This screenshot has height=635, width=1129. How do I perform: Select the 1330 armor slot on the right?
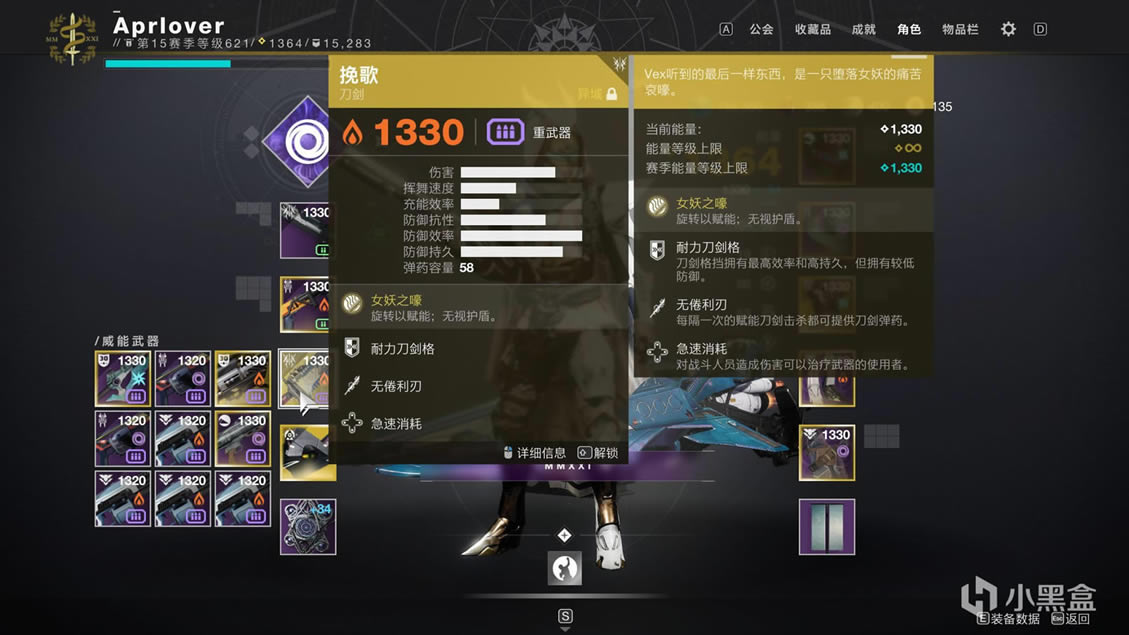click(x=827, y=452)
